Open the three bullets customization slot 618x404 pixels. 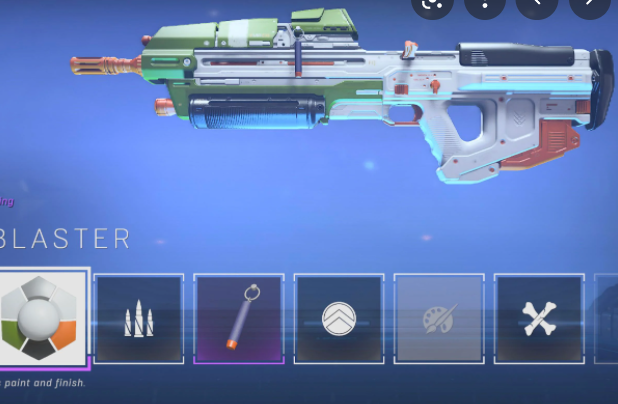[x=139, y=318]
